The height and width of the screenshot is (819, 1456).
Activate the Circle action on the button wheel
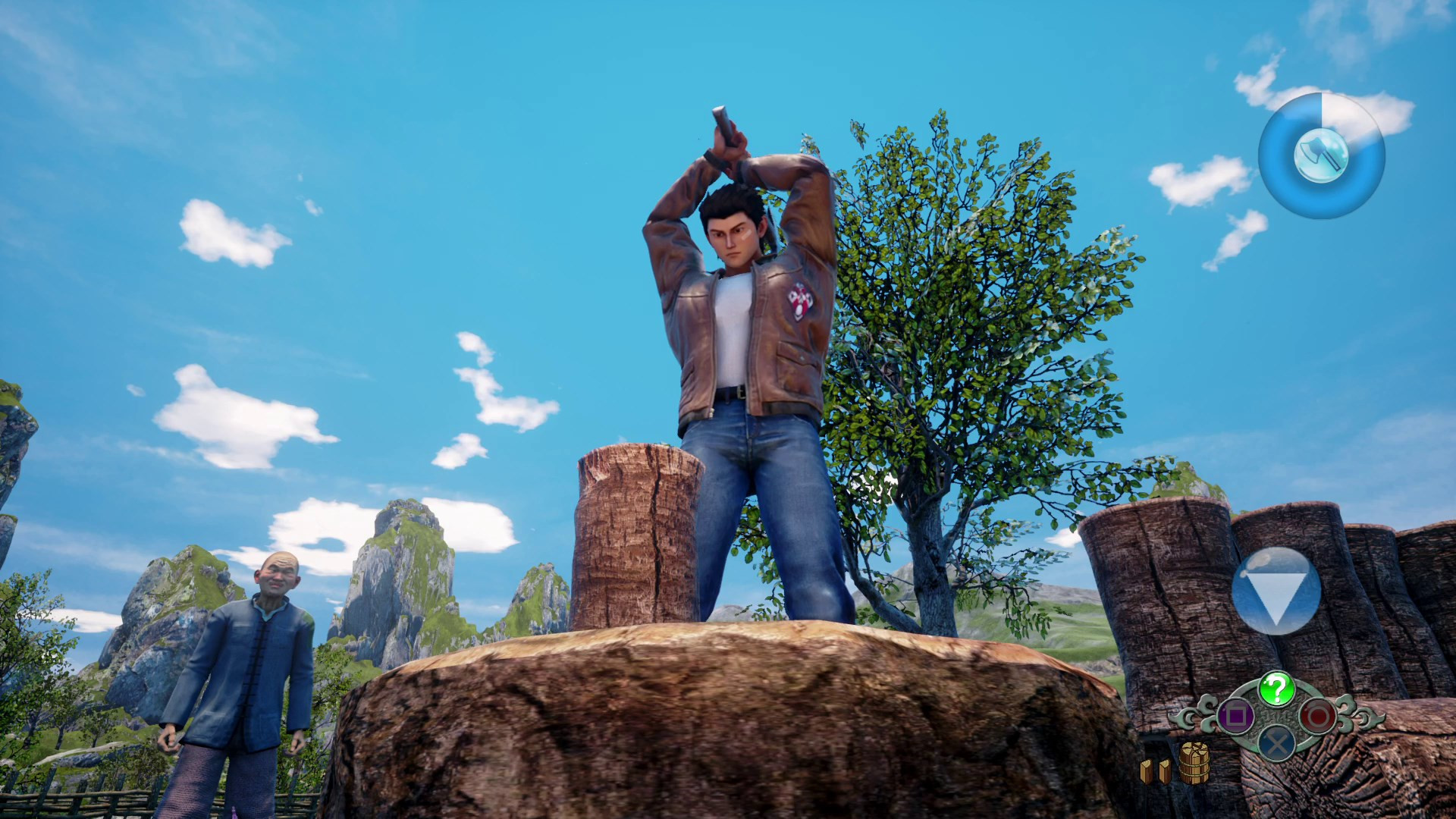pyautogui.click(x=1317, y=715)
